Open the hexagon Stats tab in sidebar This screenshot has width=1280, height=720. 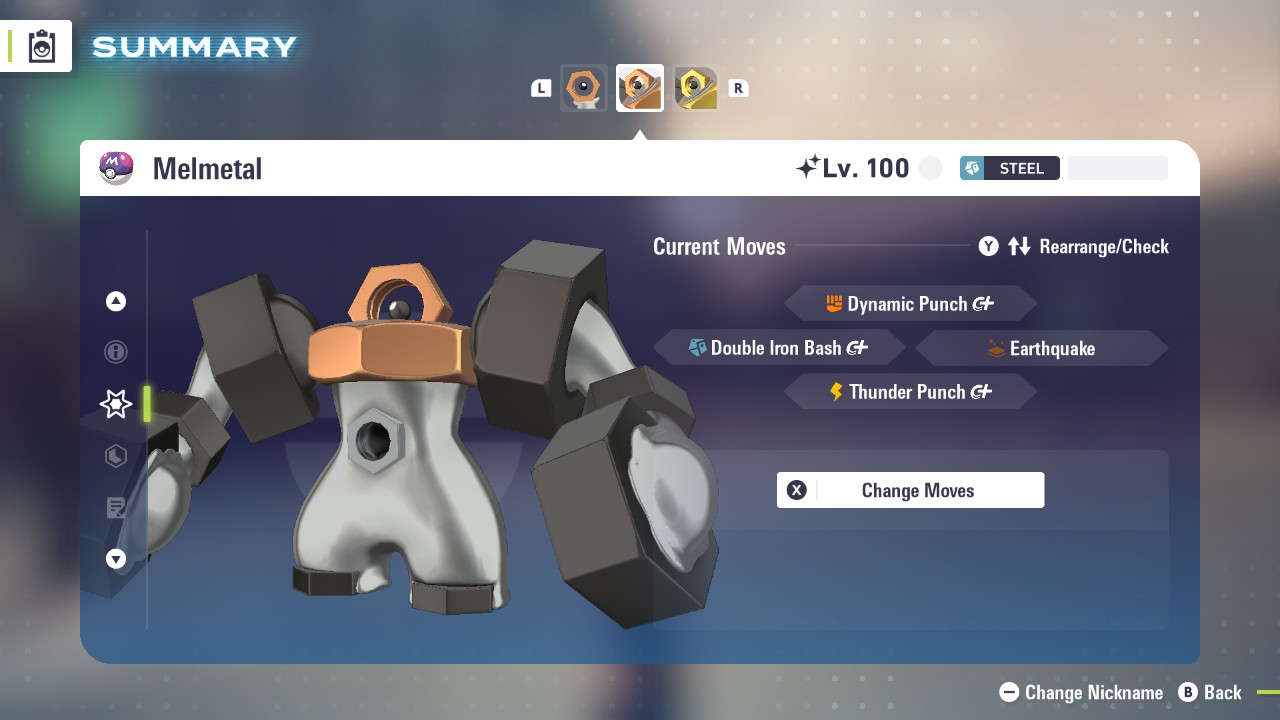(115, 456)
